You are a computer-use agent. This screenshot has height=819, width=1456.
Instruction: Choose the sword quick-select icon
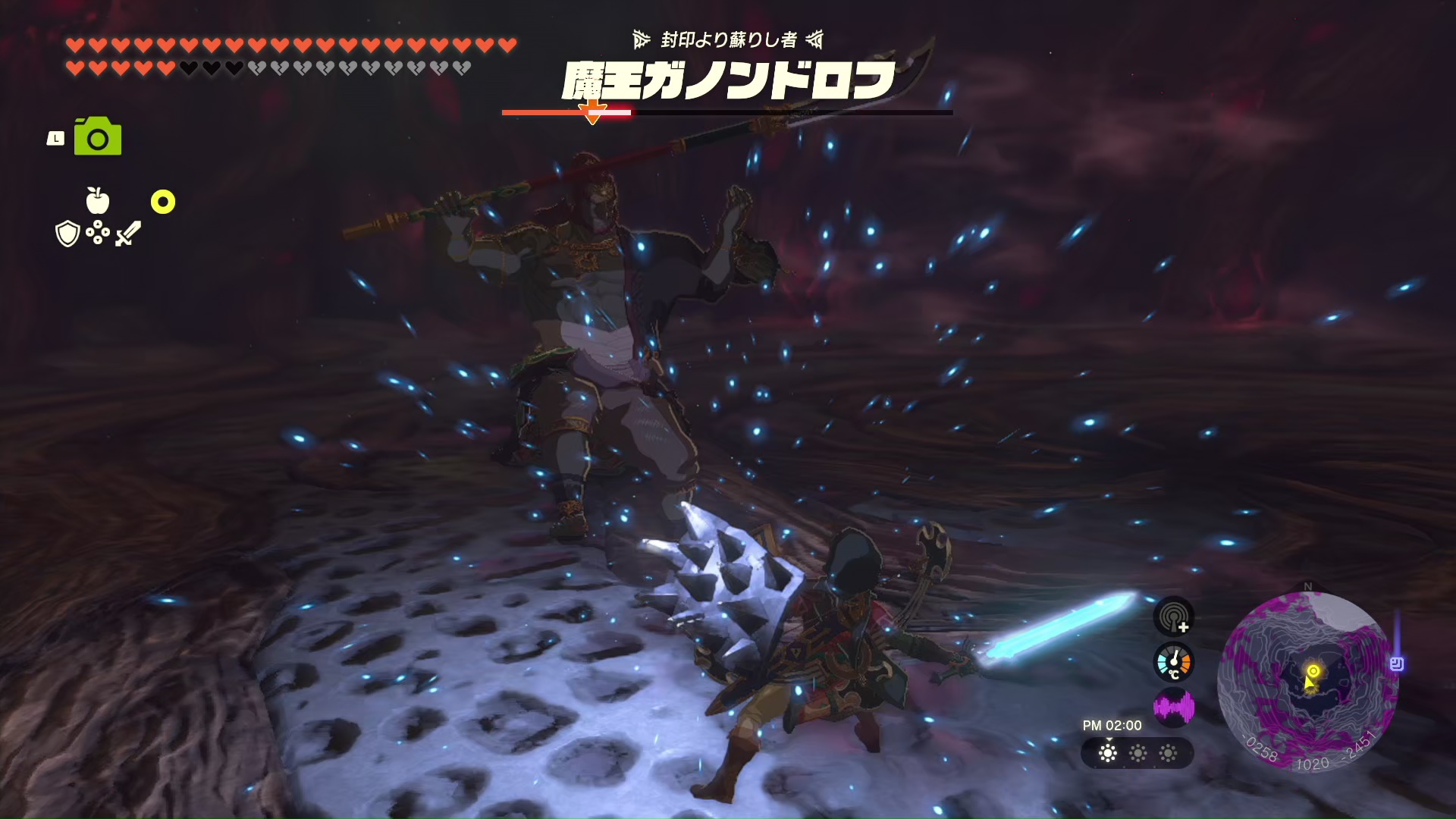click(x=127, y=234)
